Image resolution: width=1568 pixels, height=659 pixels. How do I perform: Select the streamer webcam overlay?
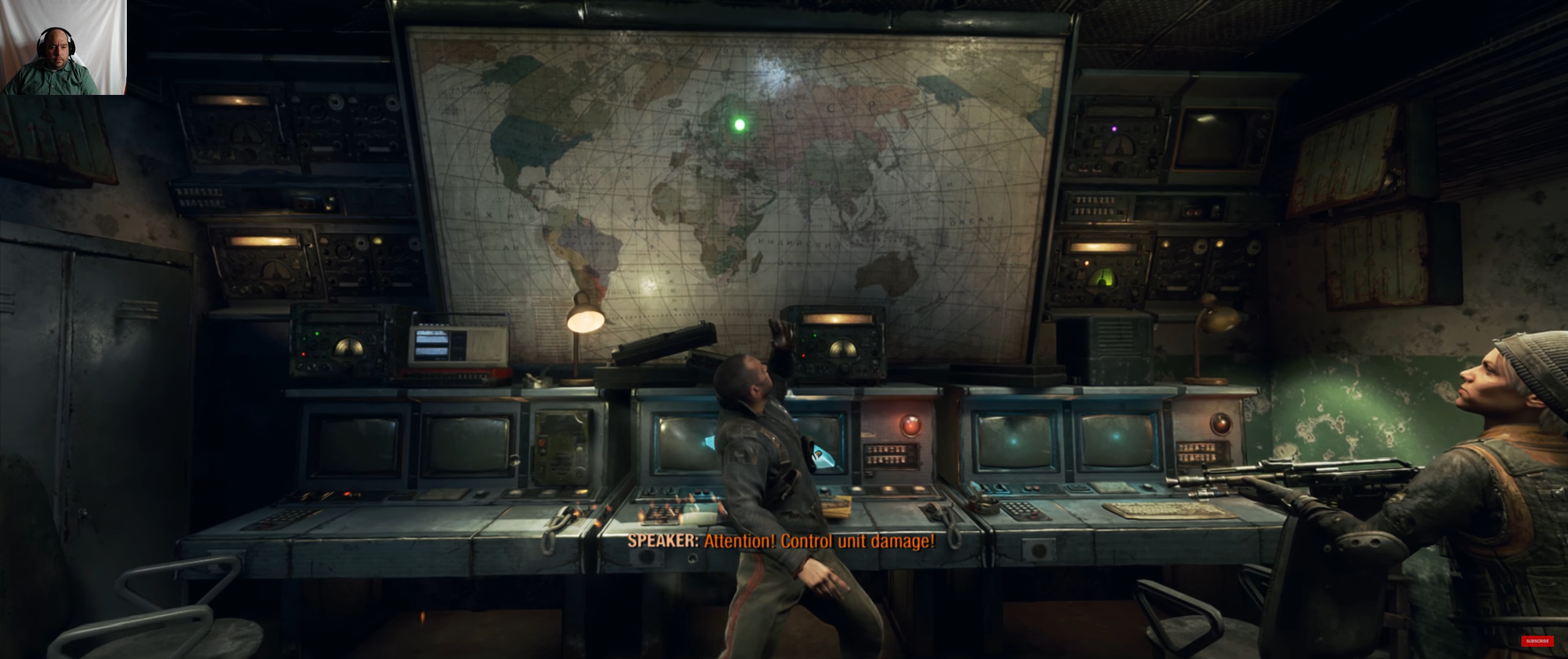pos(64,47)
